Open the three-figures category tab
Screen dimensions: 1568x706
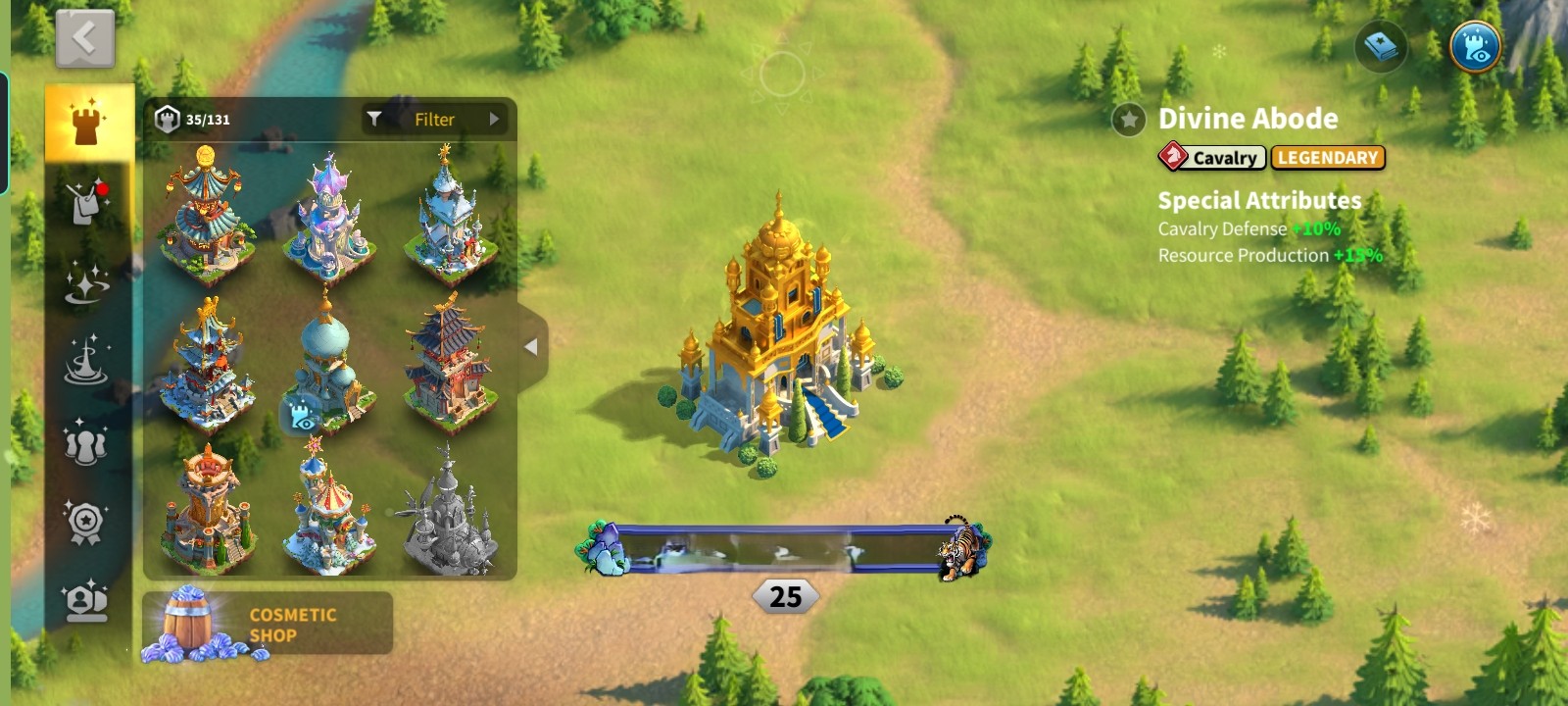86,443
